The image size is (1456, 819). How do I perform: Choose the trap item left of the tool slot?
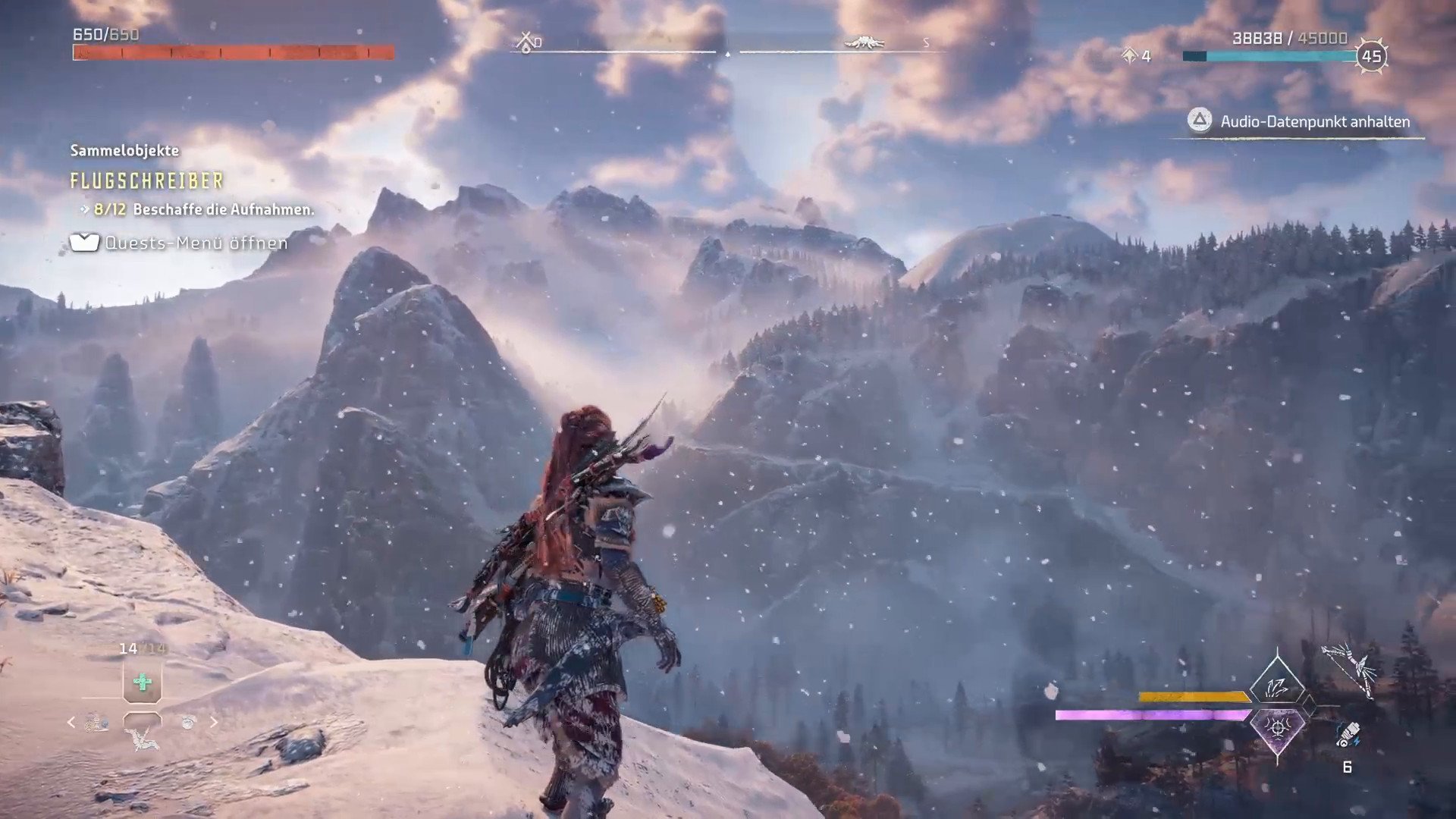(x=96, y=723)
